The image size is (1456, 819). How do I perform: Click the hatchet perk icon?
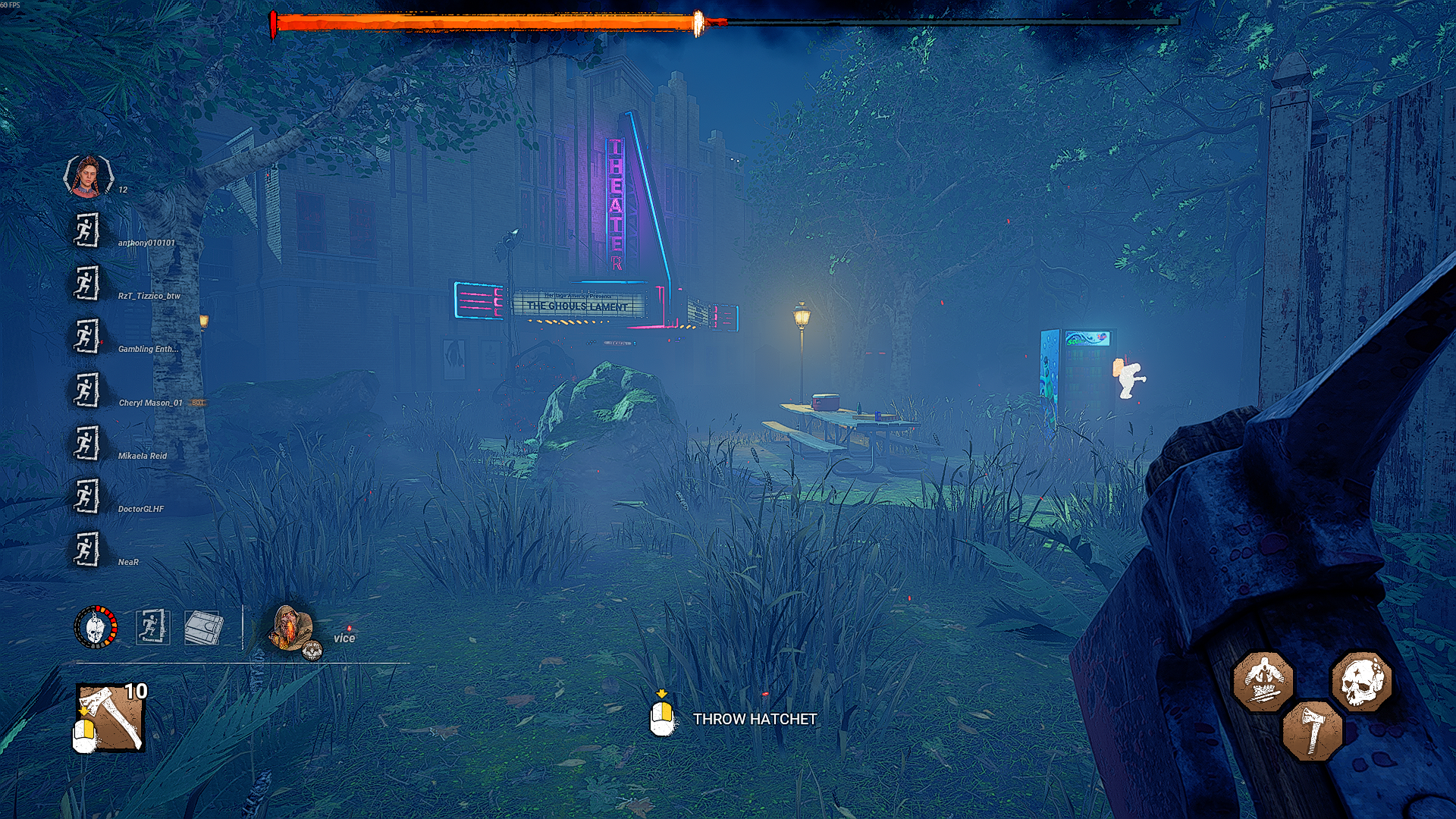[x=1312, y=731]
